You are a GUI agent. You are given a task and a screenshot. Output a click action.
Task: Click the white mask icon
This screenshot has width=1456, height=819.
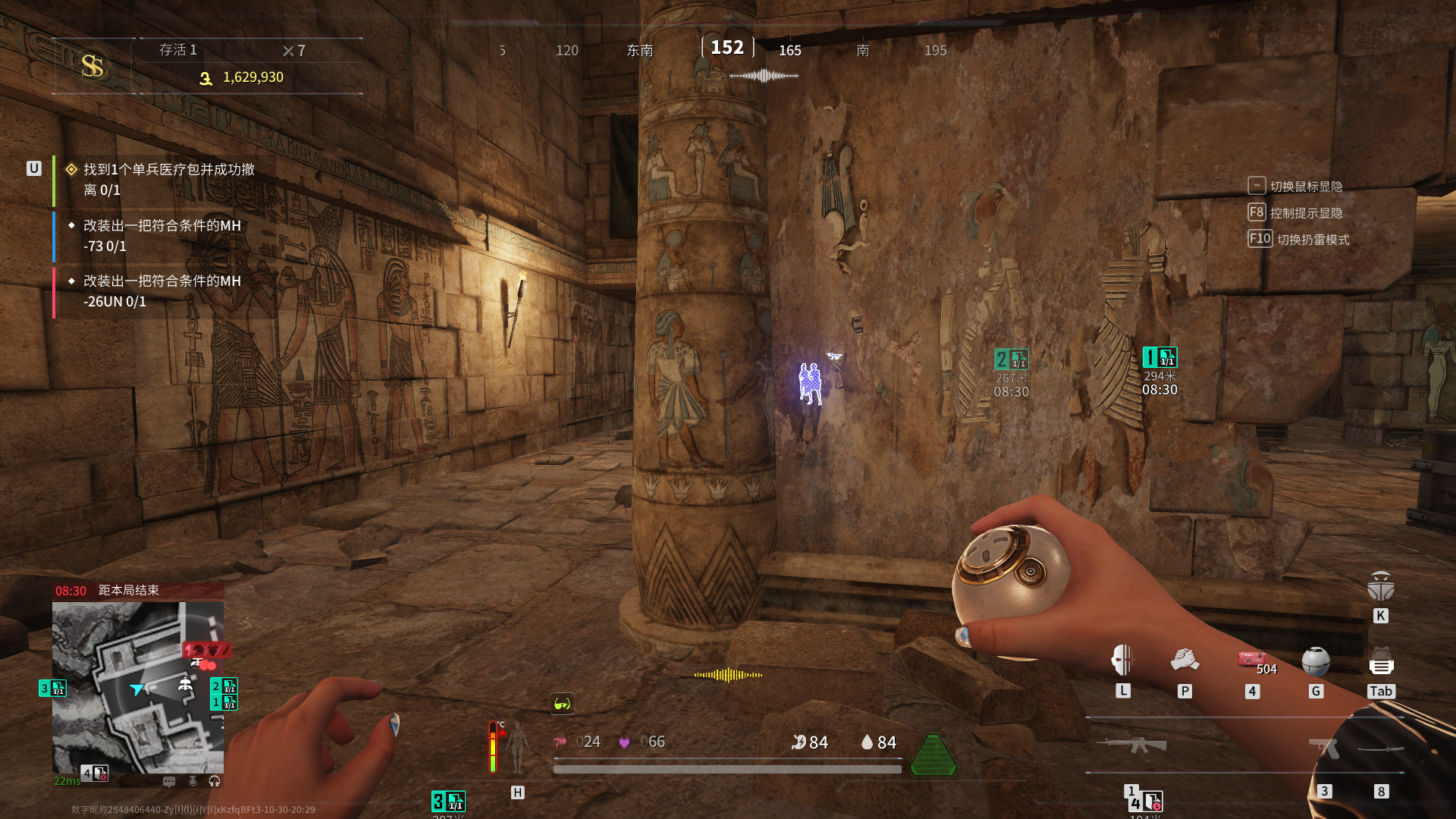click(1122, 661)
